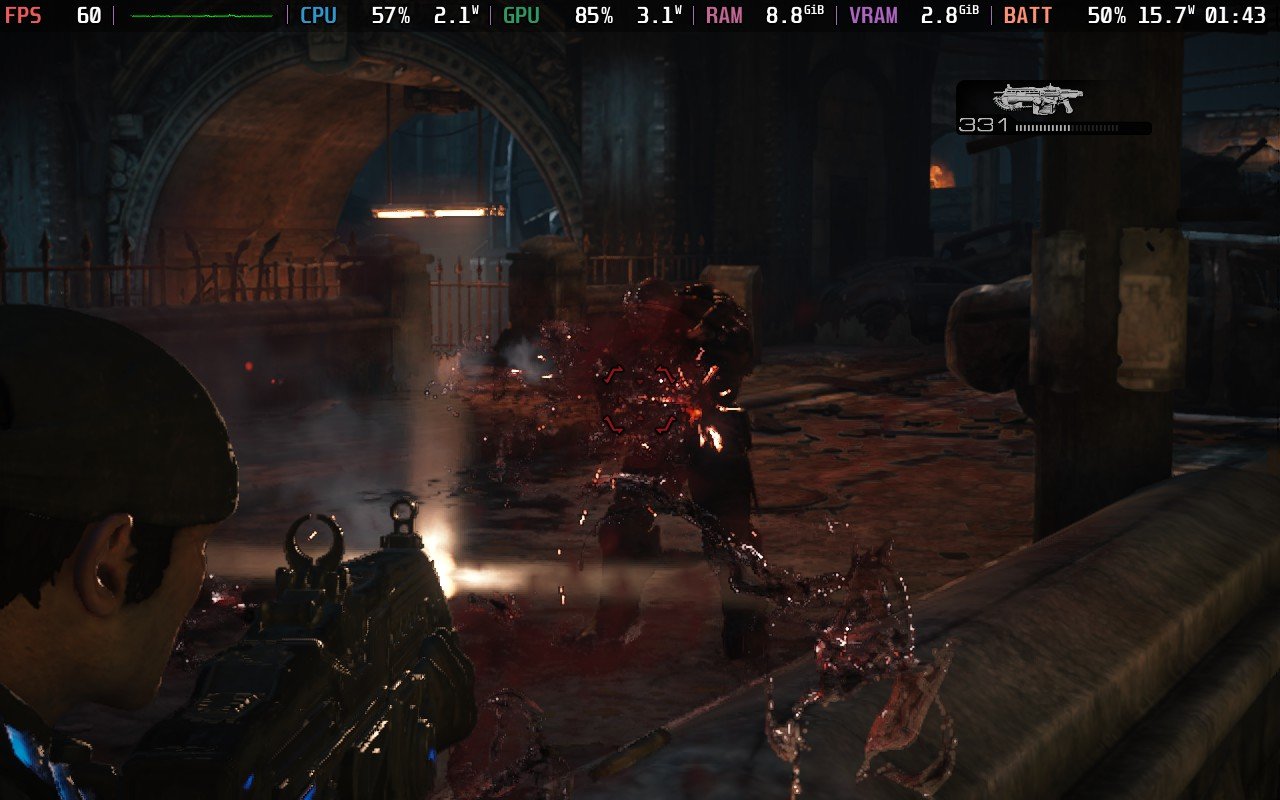Screen dimensions: 1280x800
Task: Click the ammo count showing 331
Action: pos(983,126)
